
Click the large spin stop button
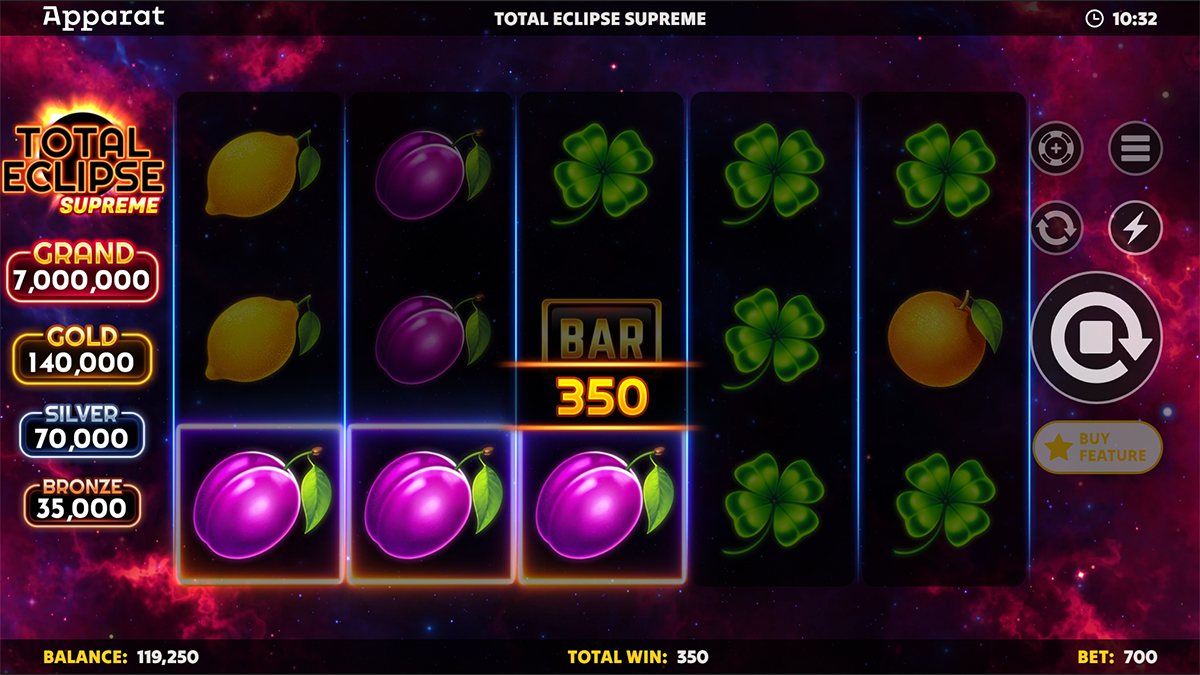[x=1096, y=338]
